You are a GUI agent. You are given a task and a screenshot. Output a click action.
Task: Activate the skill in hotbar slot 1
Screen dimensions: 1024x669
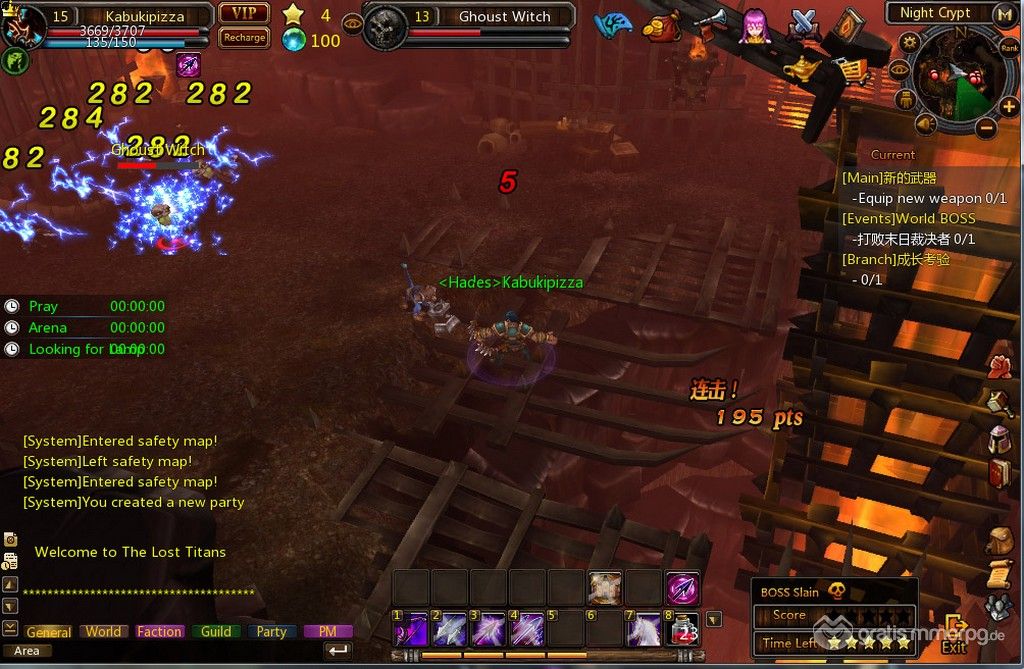(x=410, y=629)
